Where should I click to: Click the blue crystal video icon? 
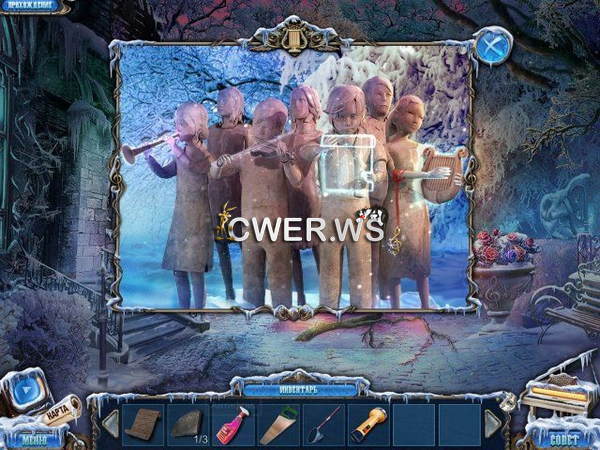tap(27, 391)
